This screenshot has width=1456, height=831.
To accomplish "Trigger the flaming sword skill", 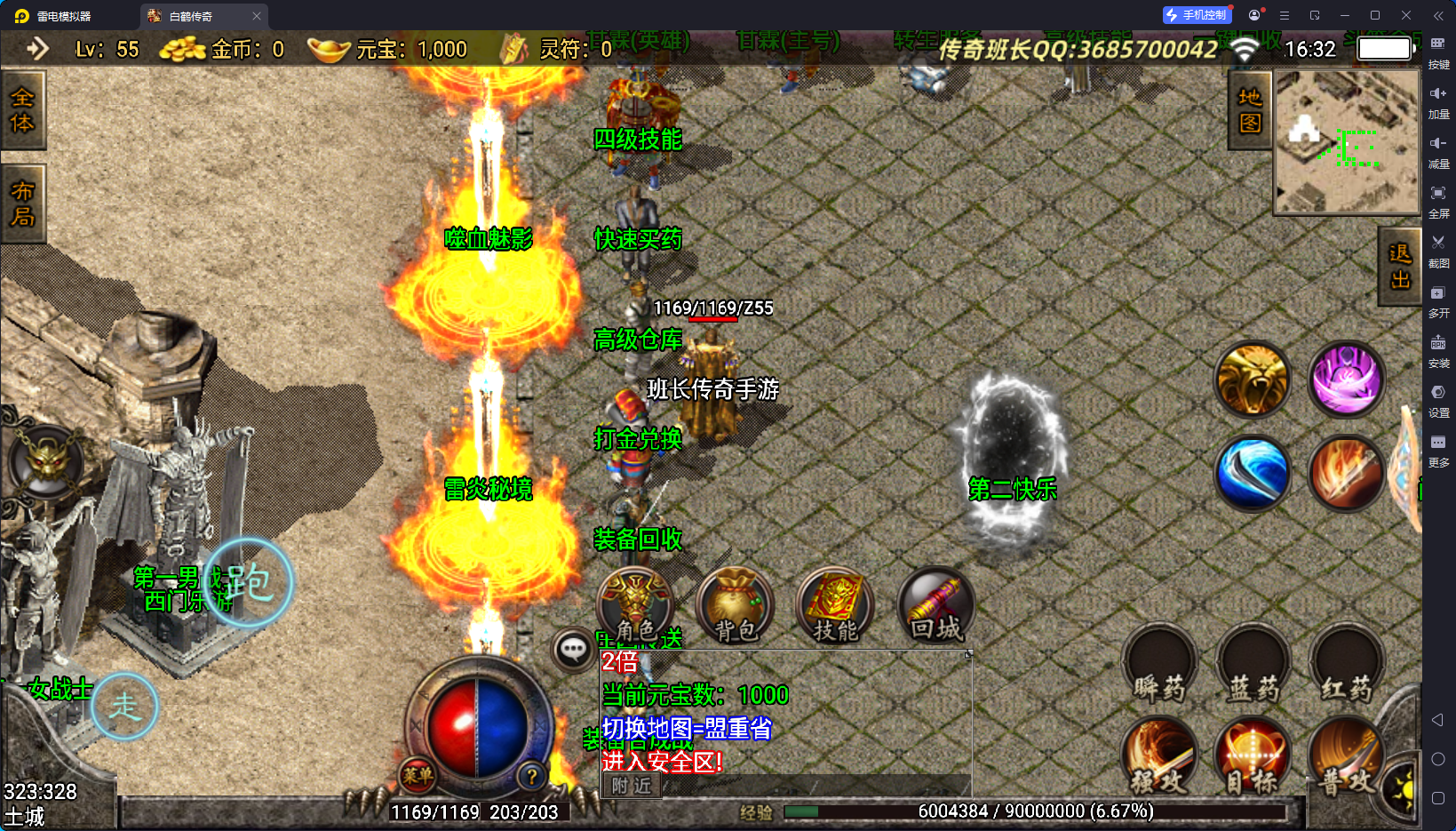I will tap(1347, 474).
